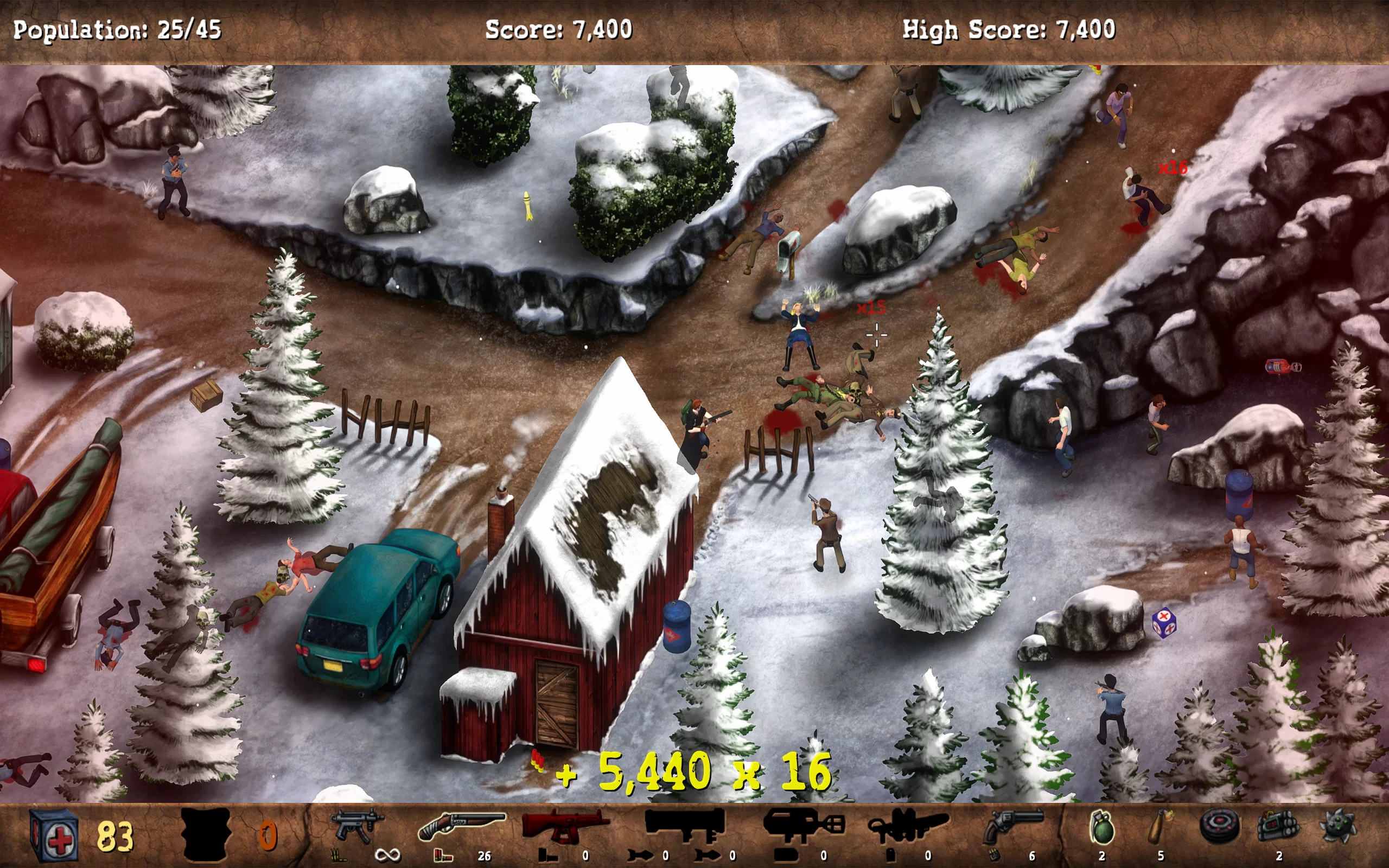Click the medkit health icon

click(x=53, y=835)
